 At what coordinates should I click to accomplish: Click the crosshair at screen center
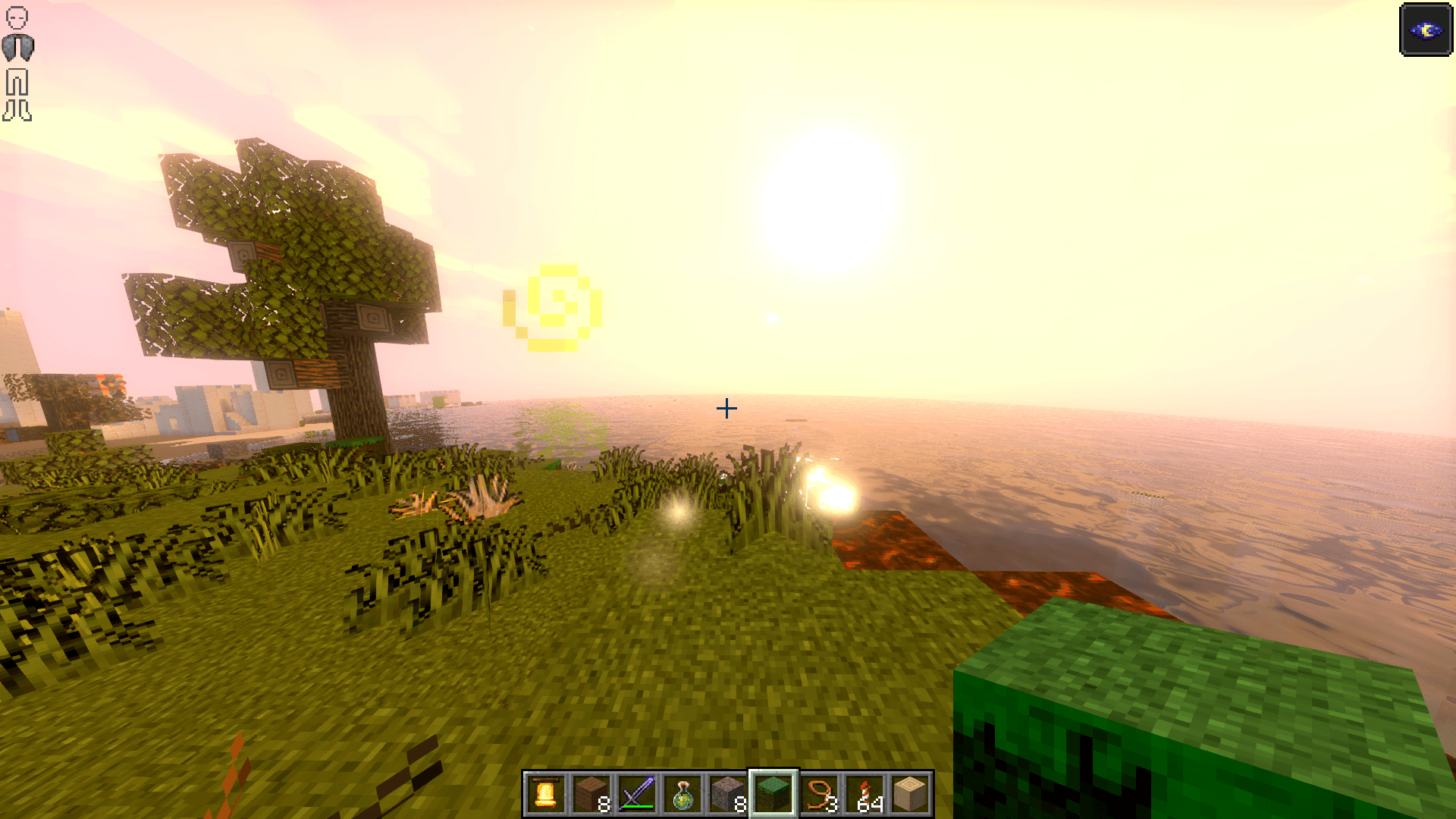(x=727, y=408)
